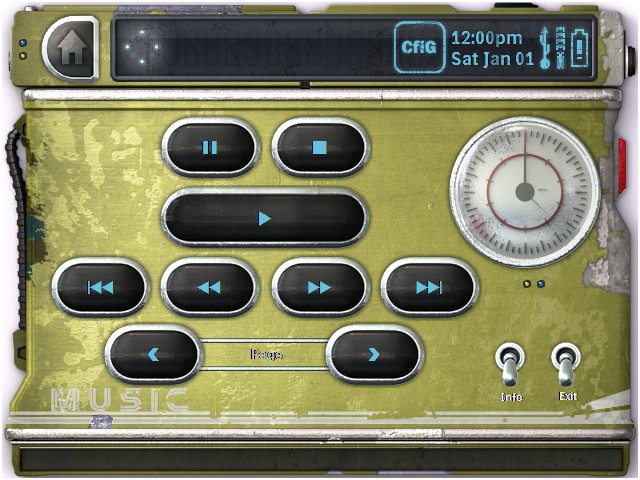
Task: Go to the next page
Action: point(374,354)
